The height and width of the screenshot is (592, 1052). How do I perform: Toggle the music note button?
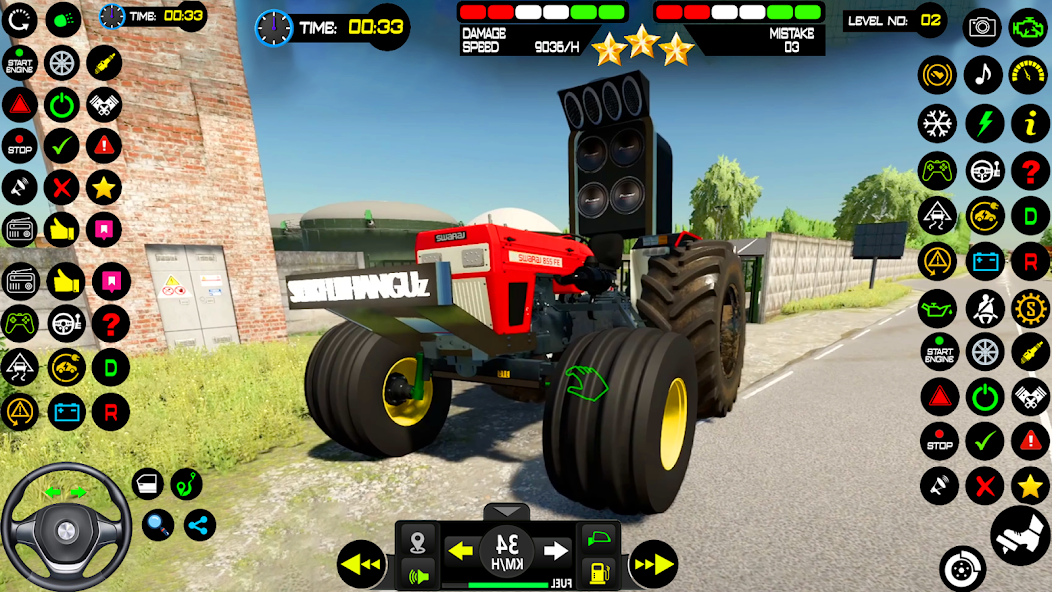tap(983, 75)
